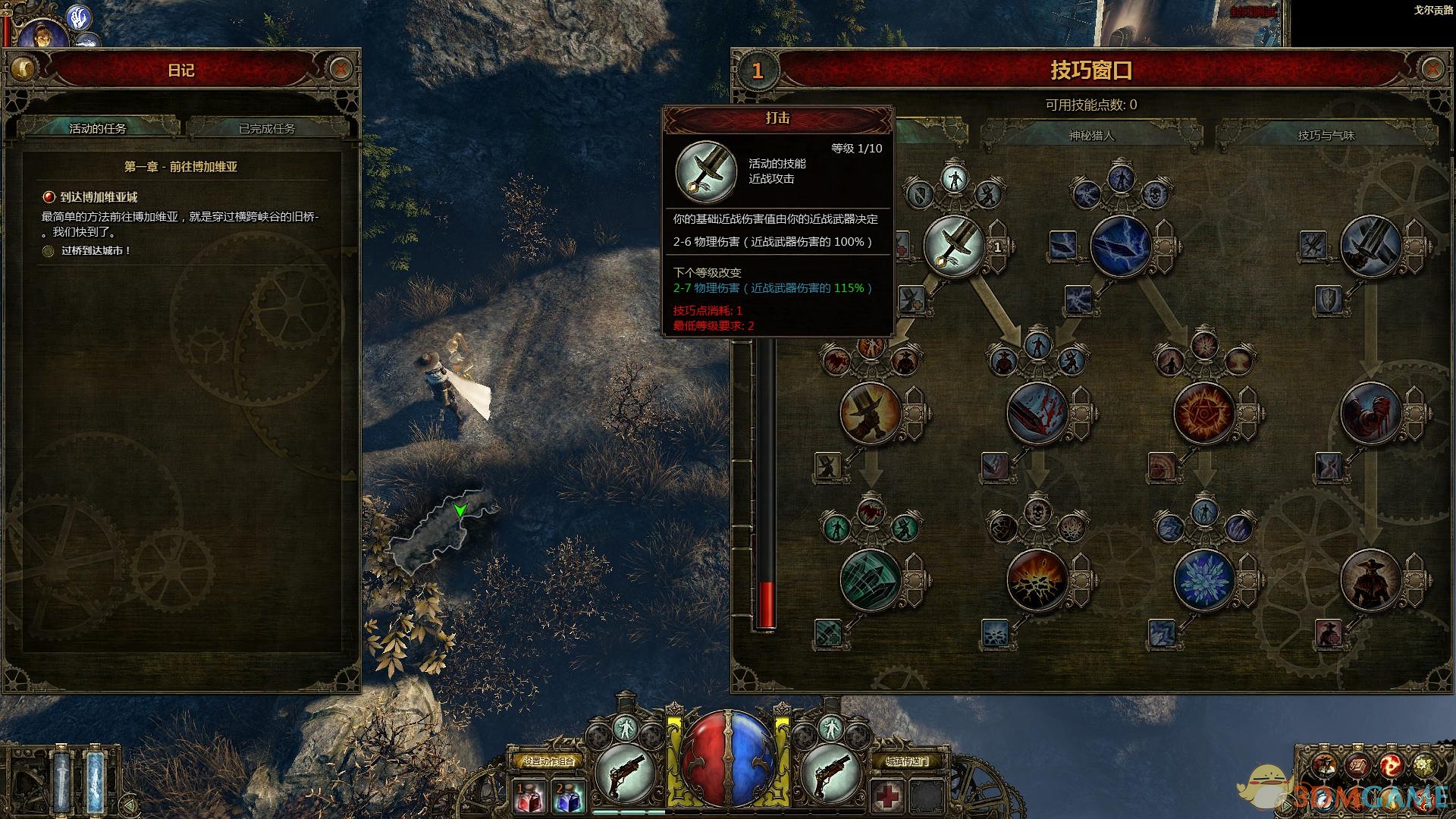The image size is (1456, 819).
Task: Select the sword strike (打击) skill
Action: 954,246
